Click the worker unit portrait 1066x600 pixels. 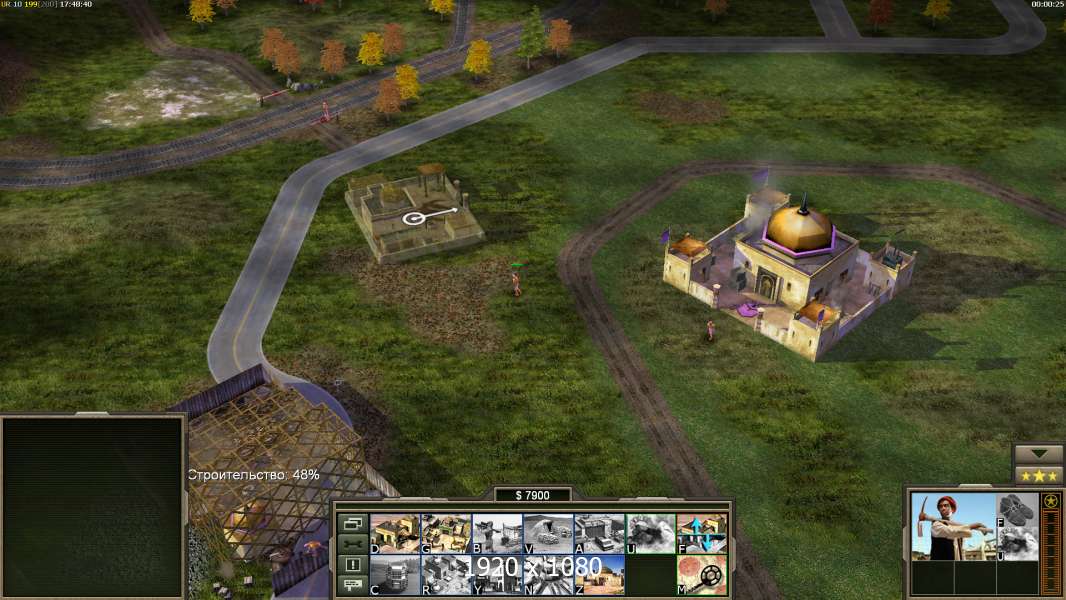click(952, 526)
